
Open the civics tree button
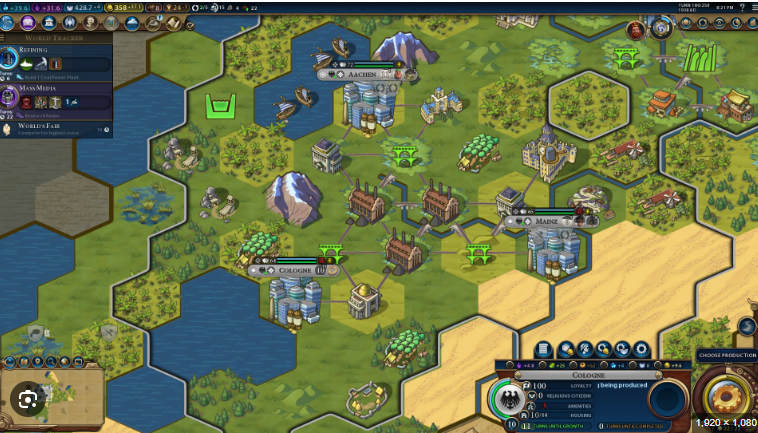[28, 22]
